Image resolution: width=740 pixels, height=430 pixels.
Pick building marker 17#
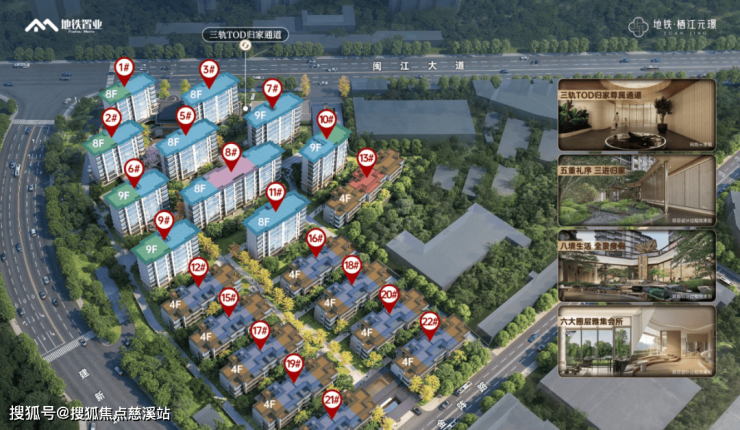[260, 330]
